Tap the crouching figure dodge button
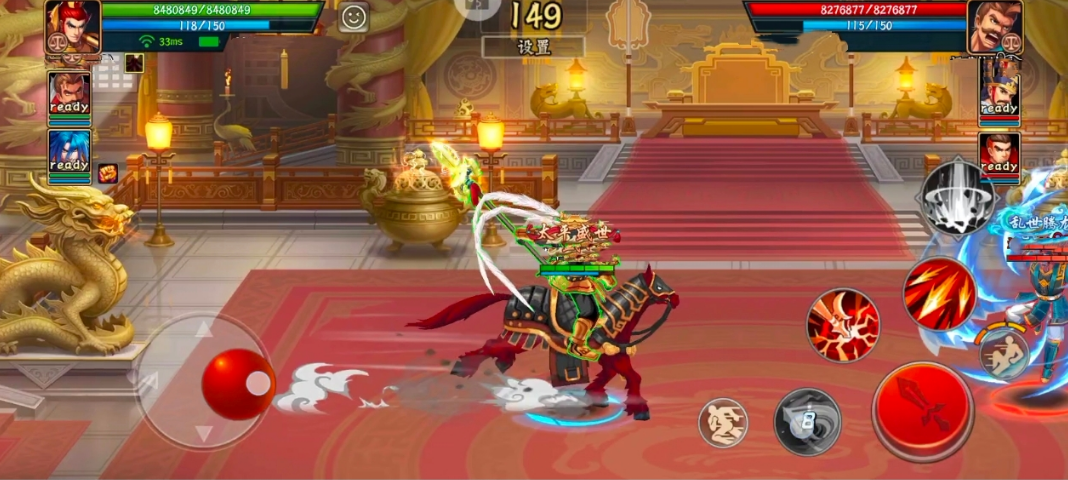This screenshot has width=1068, height=480. 722,422
